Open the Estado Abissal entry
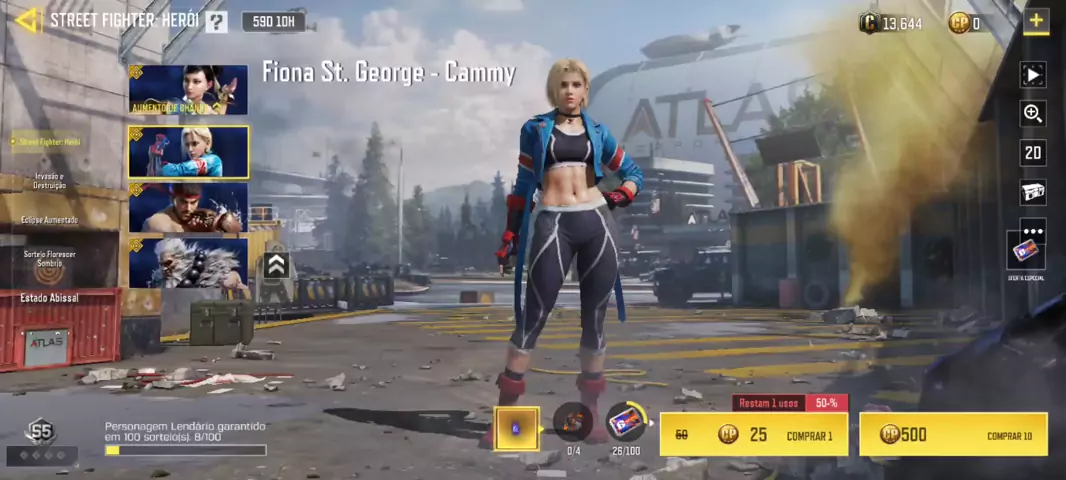 [x=49, y=298]
